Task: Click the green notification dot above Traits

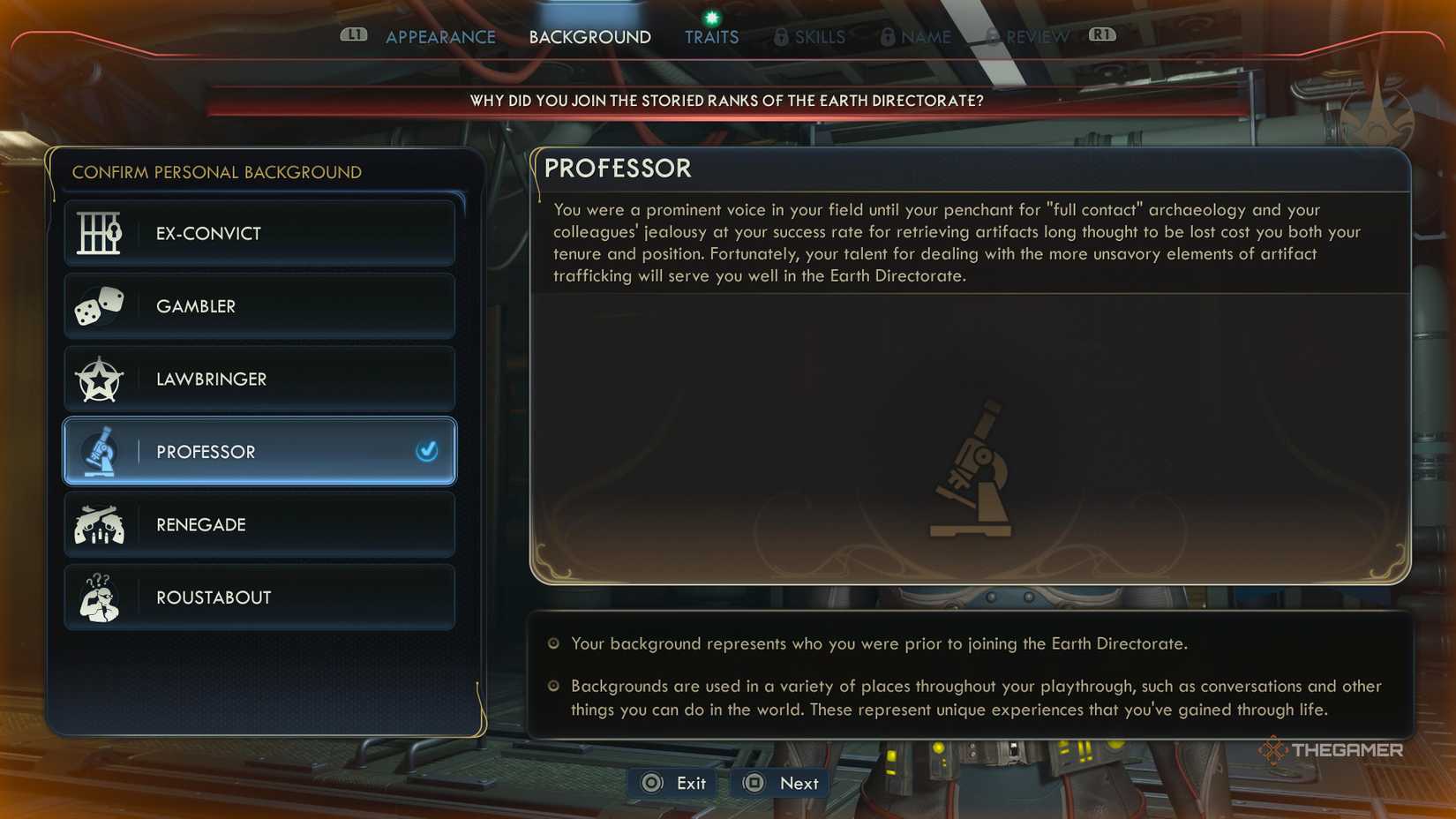Action: pos(711,15)
